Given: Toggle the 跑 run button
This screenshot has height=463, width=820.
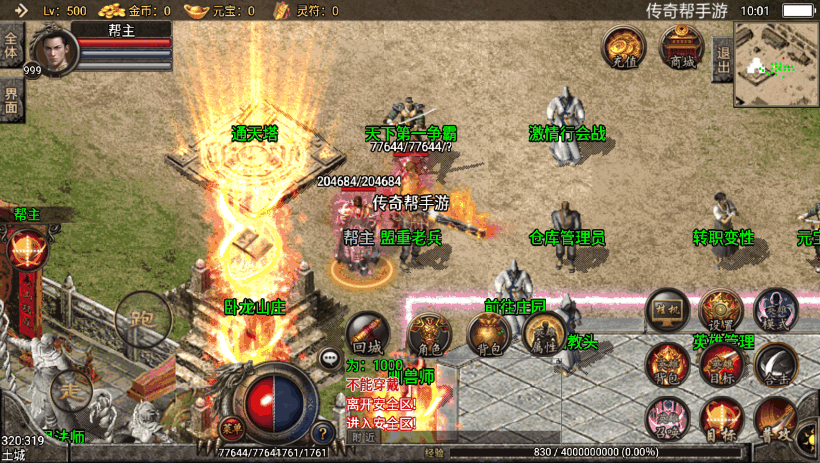Looking at the screenshot, I should [x=142, y=321].
